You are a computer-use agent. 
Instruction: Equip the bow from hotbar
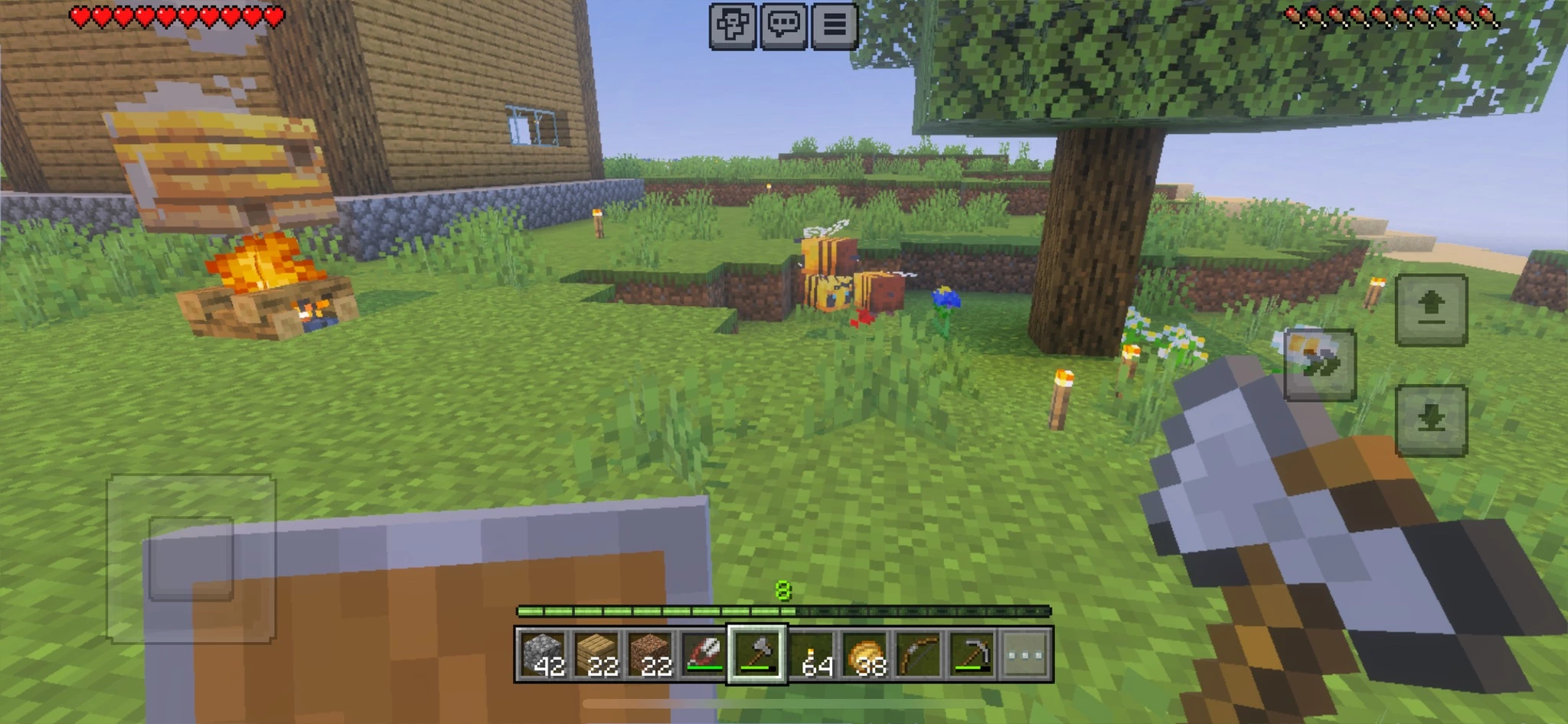point(919,655)
